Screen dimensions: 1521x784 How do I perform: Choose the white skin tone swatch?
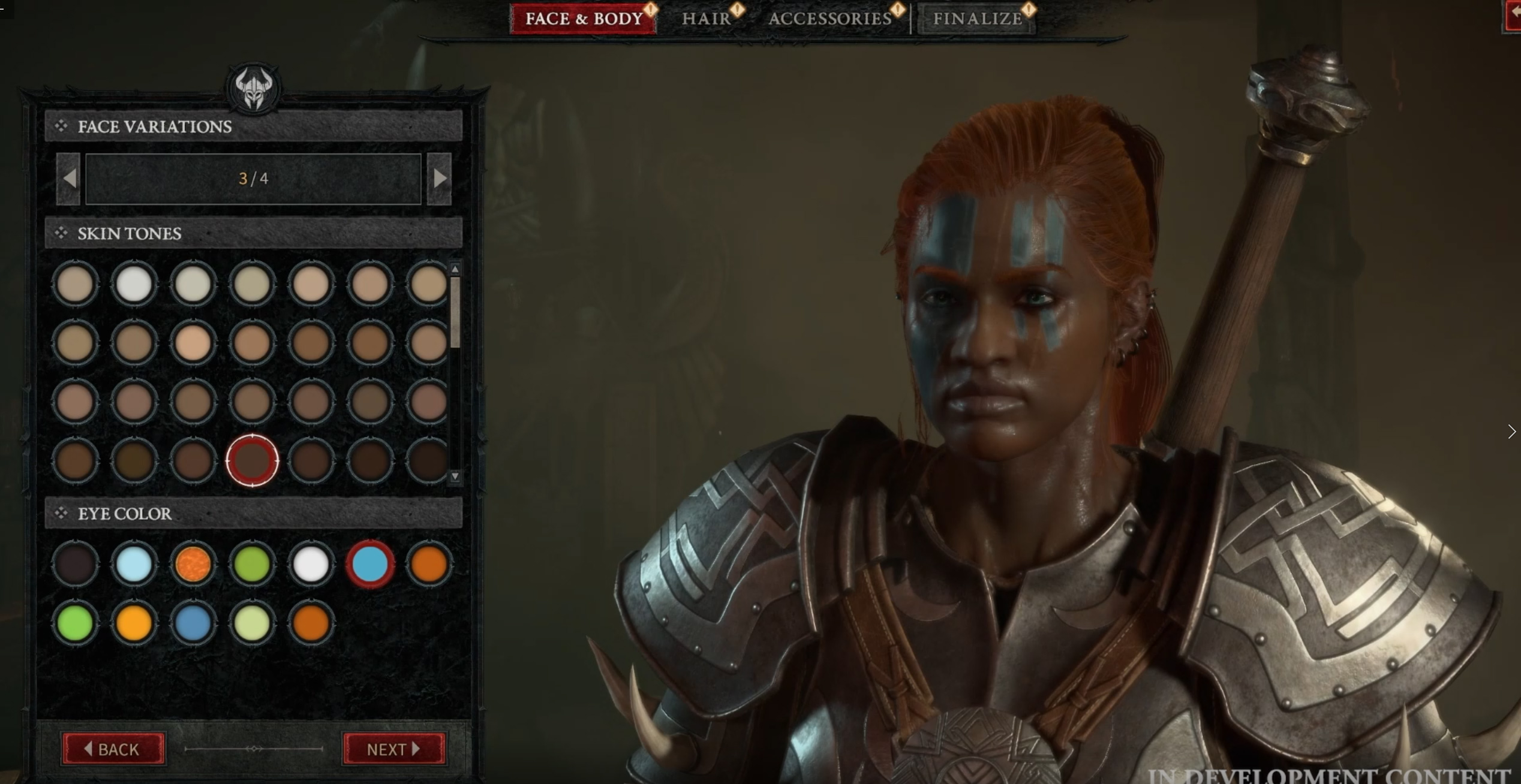pyautogui.click(x=134, y=284)
